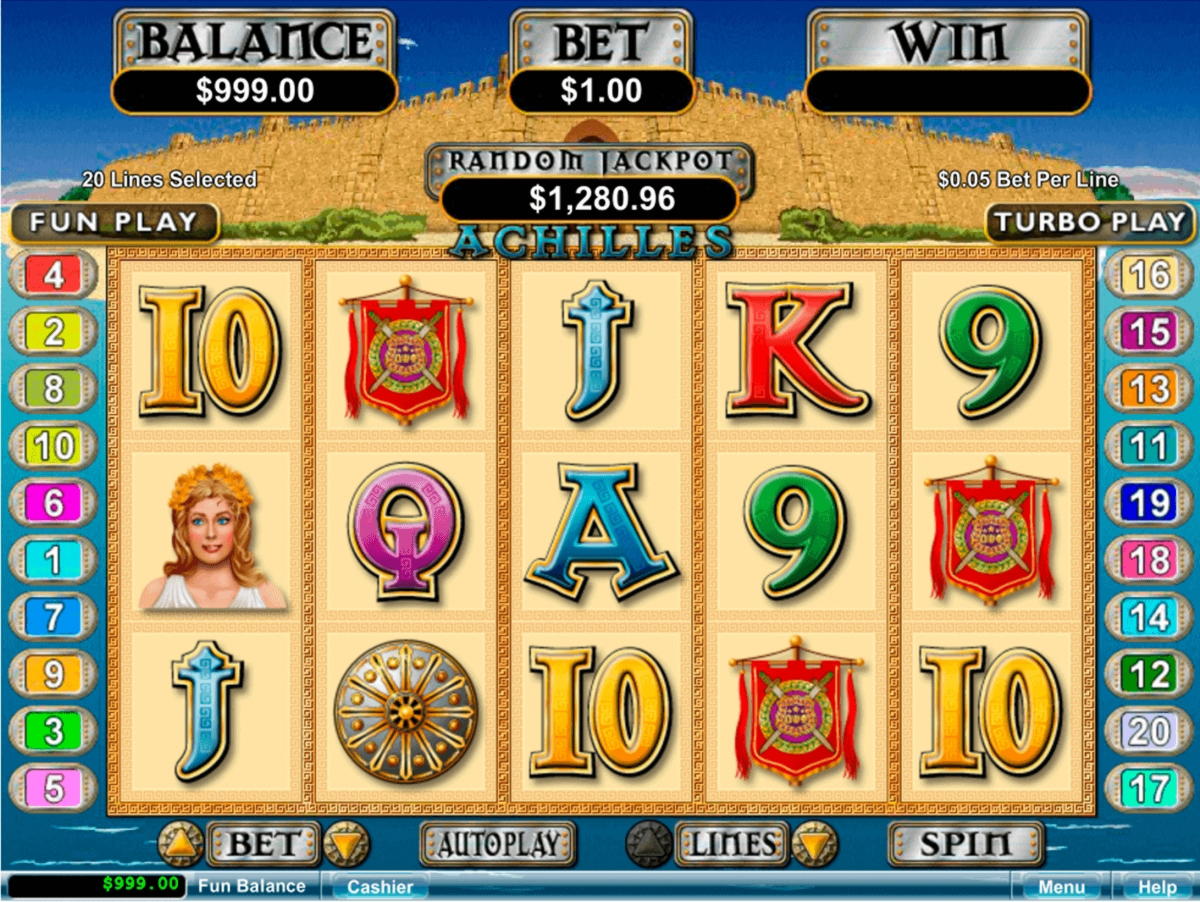Show the Help page
The height and width of the screenshot is (902, 1200).
[x=1157, y=887]
